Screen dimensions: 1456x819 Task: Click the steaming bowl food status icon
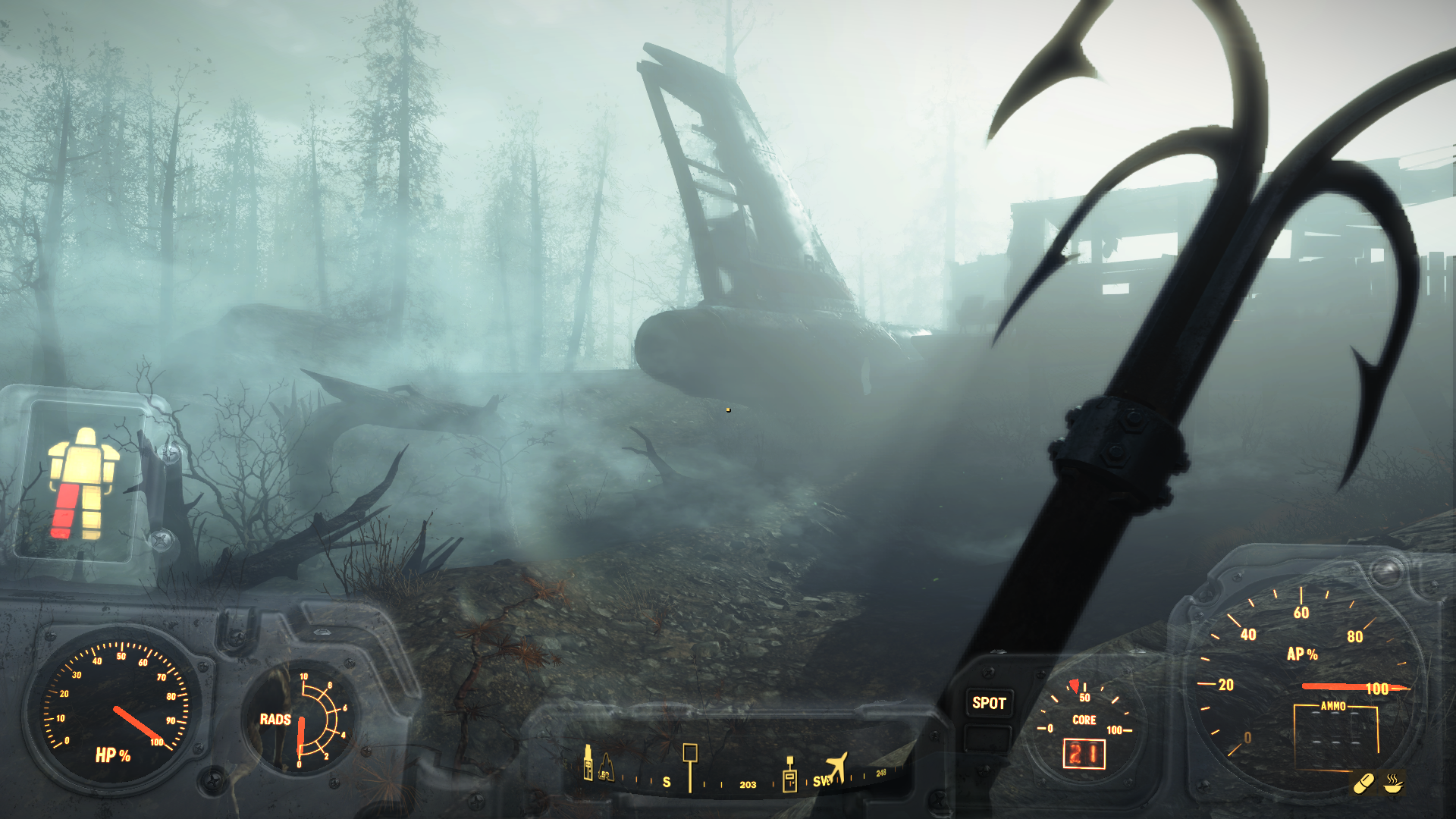pyautogui.click(x=1393, y=783)
